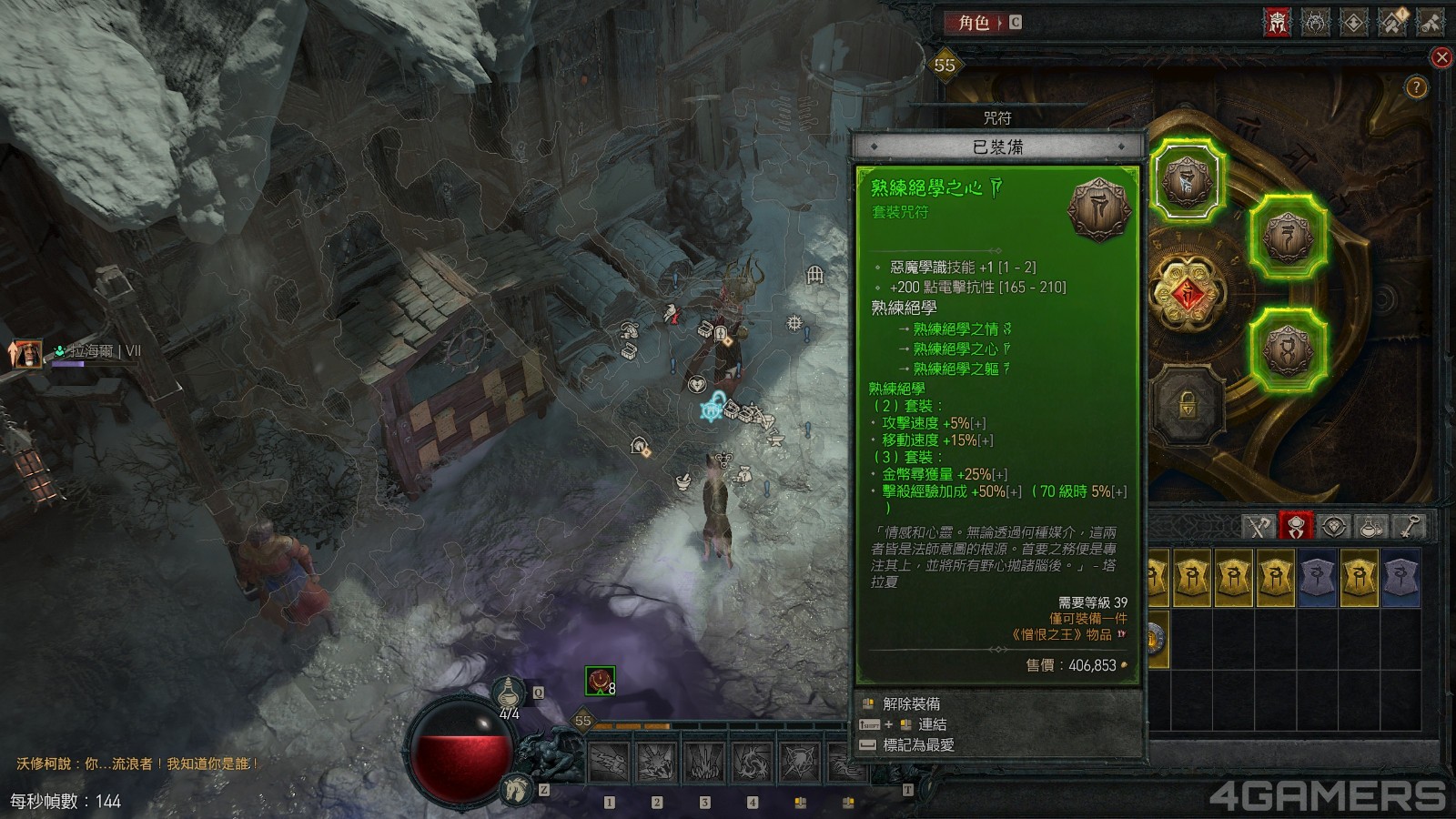This screenshot has width=1456, height=819.
Task: Click the 解除裝備 unequip option
Action: coord(908,703)
